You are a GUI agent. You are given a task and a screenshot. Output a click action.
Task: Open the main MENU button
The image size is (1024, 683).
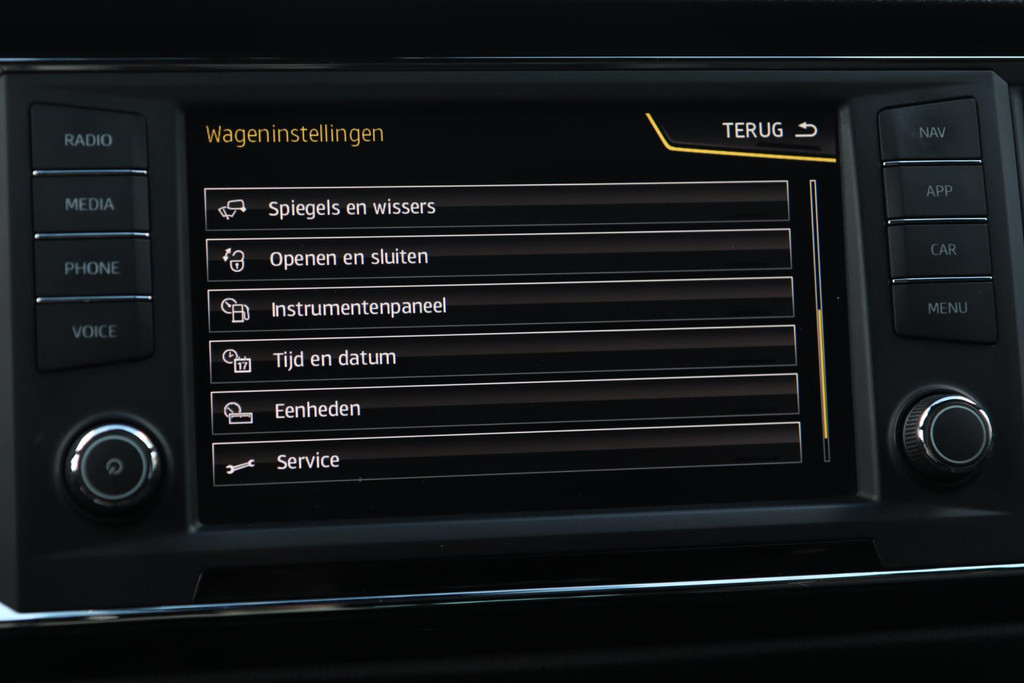pyautogui.click(x=946, y=308)
